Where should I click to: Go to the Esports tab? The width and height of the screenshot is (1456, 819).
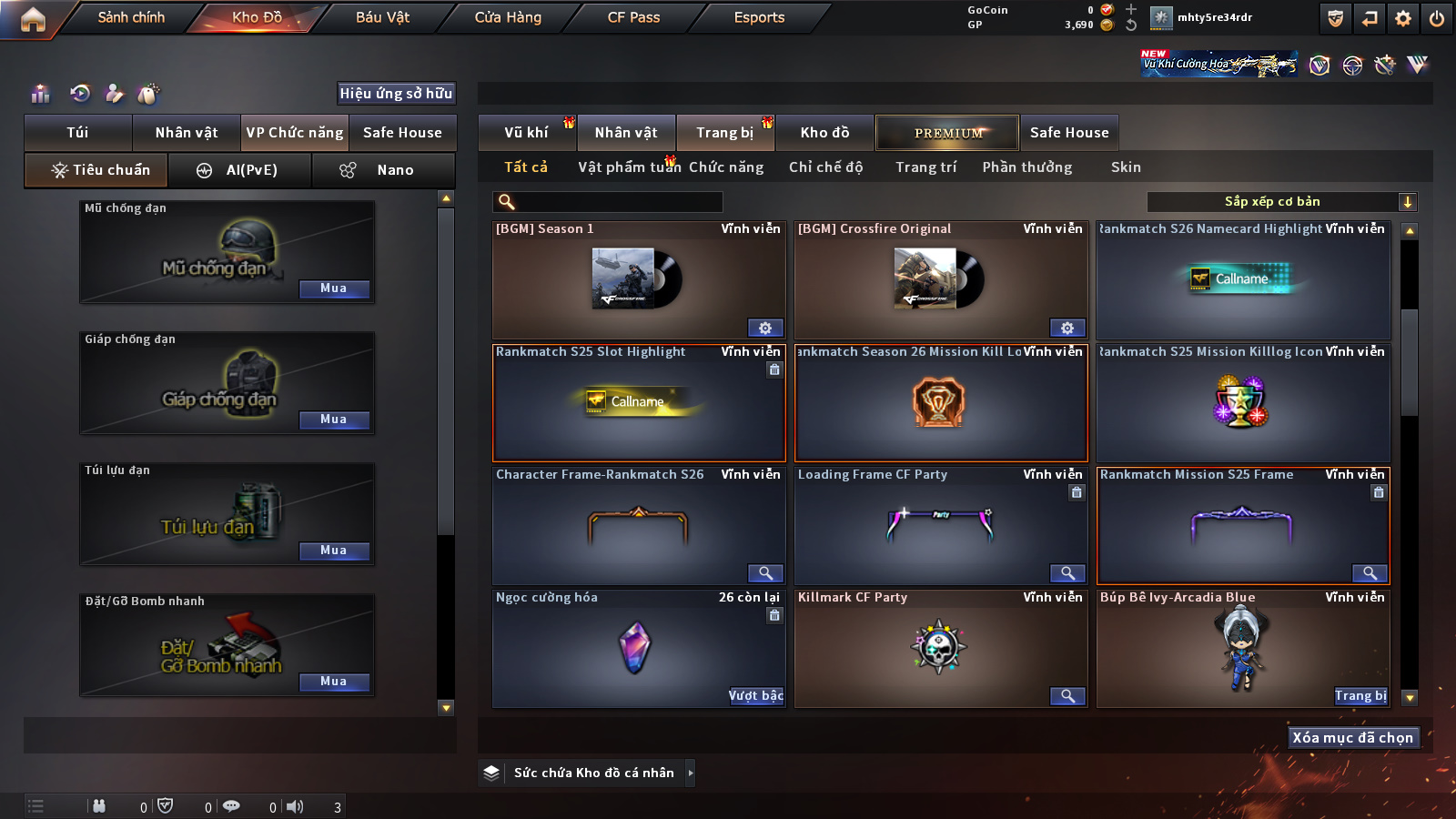pos(759,17)
